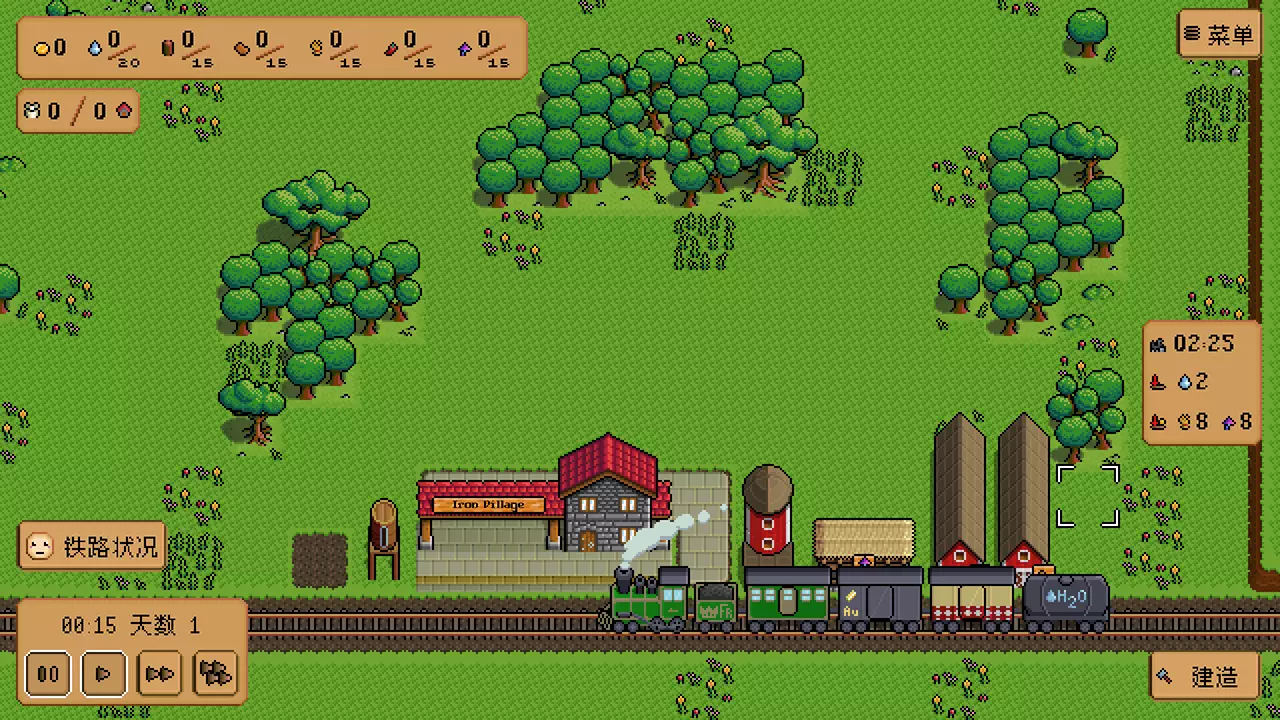Viewport: 1280px width, 720px height.
Task: Click the smiley face railway status icon
Action: [x=38, y=547]
